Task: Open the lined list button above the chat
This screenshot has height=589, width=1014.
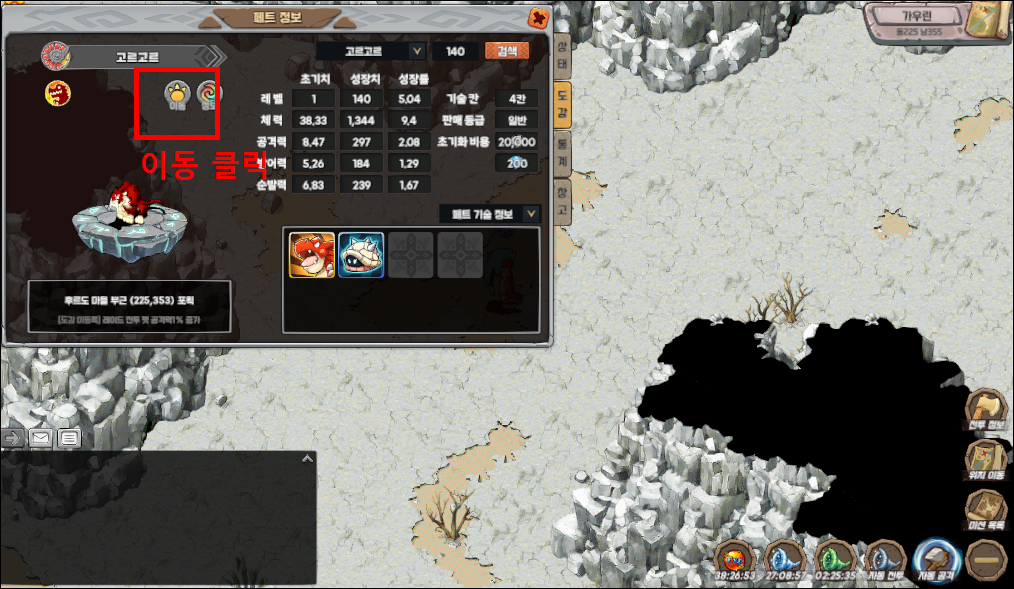Action: [x=69, y=438]
